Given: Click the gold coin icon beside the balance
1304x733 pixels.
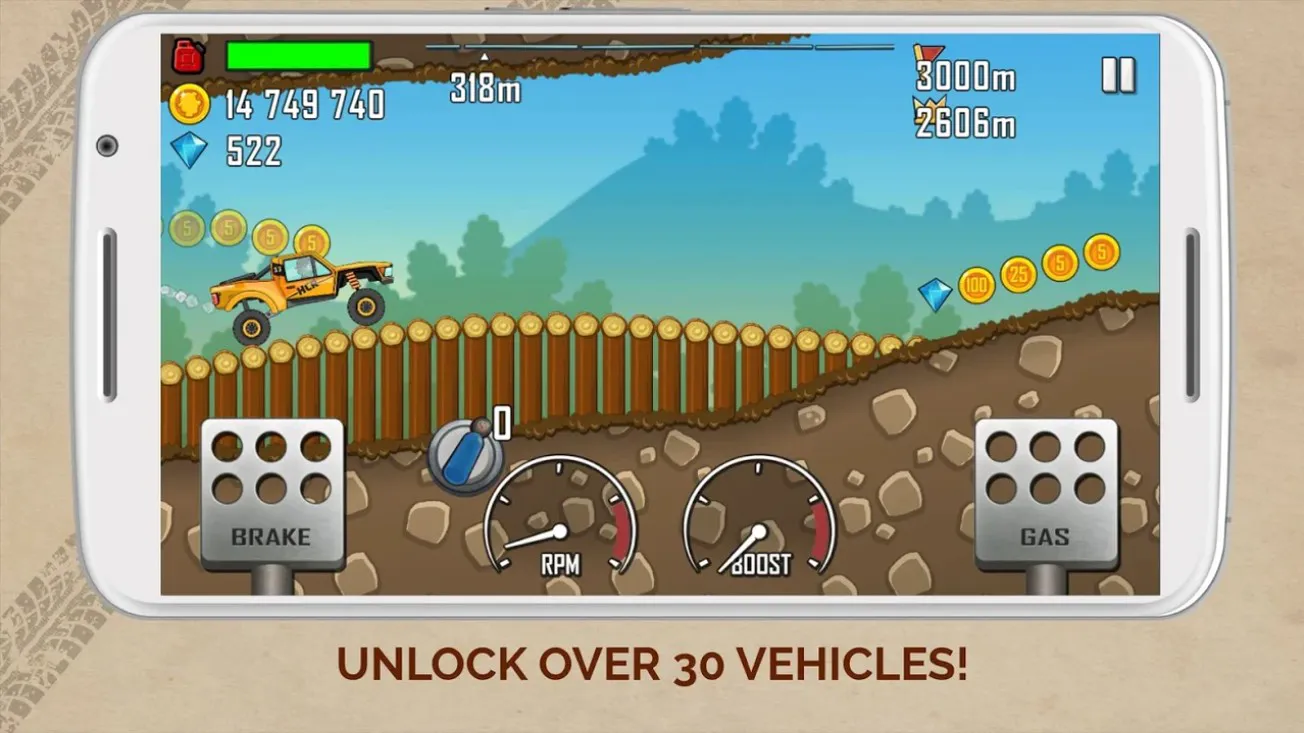Looking at the screenshot, I should coord(189,103).
